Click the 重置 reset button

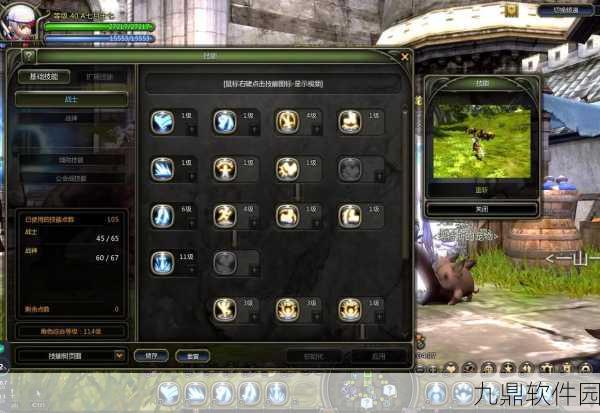point(192,354)
